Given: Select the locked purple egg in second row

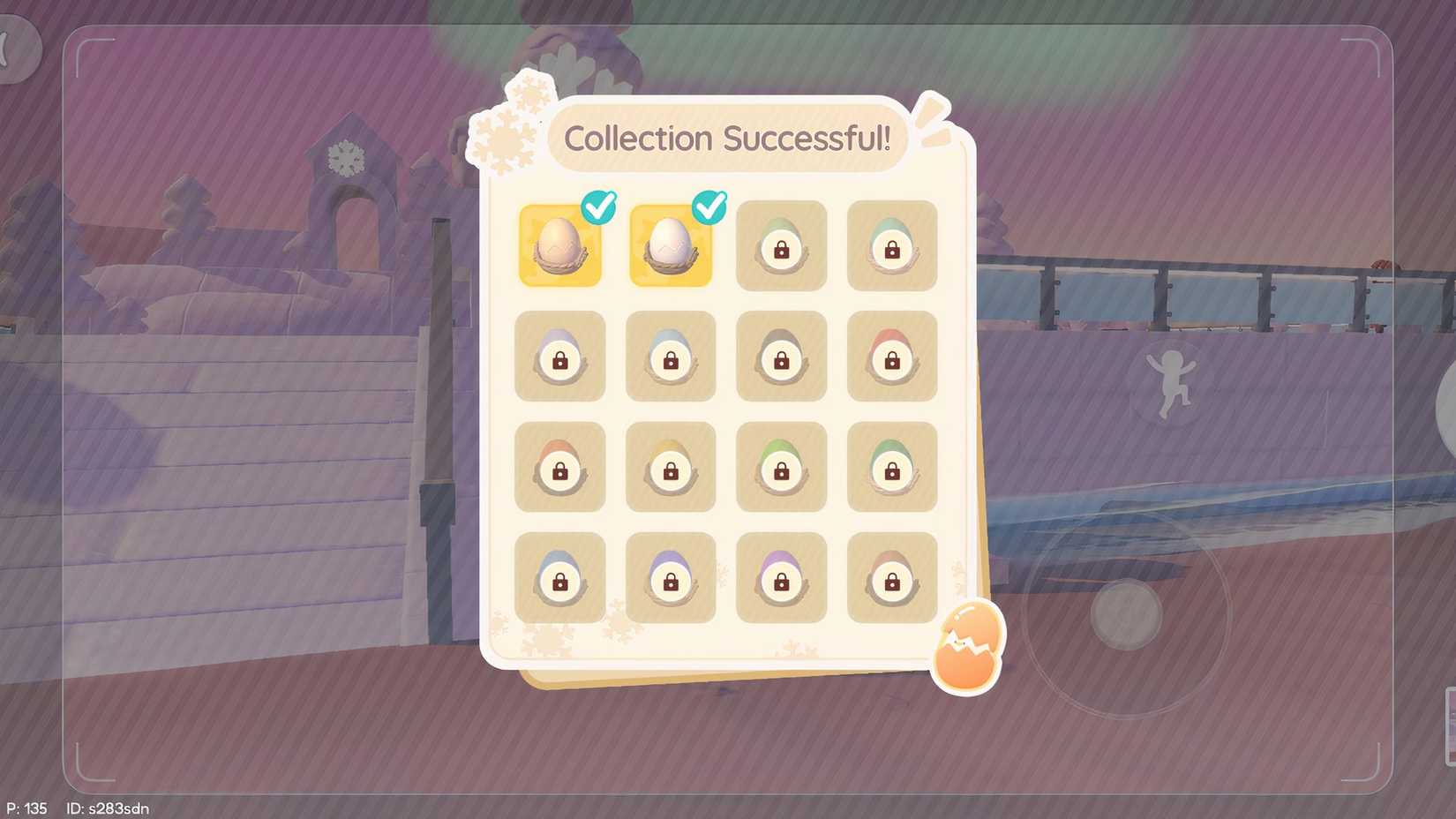Looking at the screenshot, I should point(560,357).
